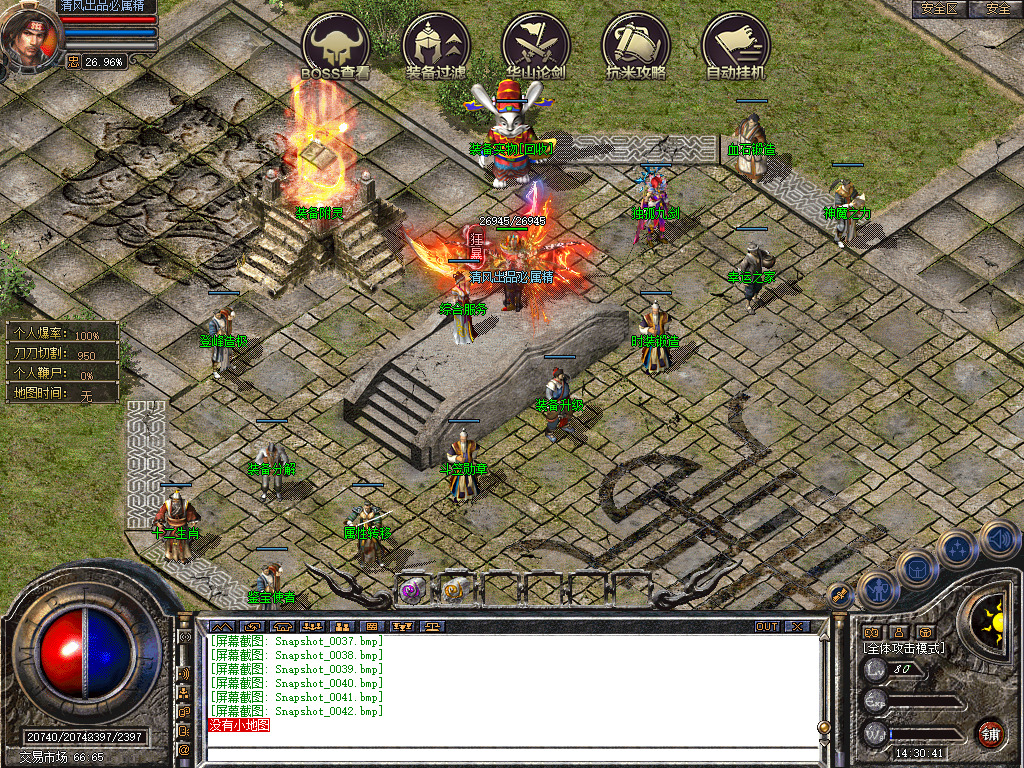
Task: Activate 自动挂机 auto-combat
Action: click(x=736, y=45)
